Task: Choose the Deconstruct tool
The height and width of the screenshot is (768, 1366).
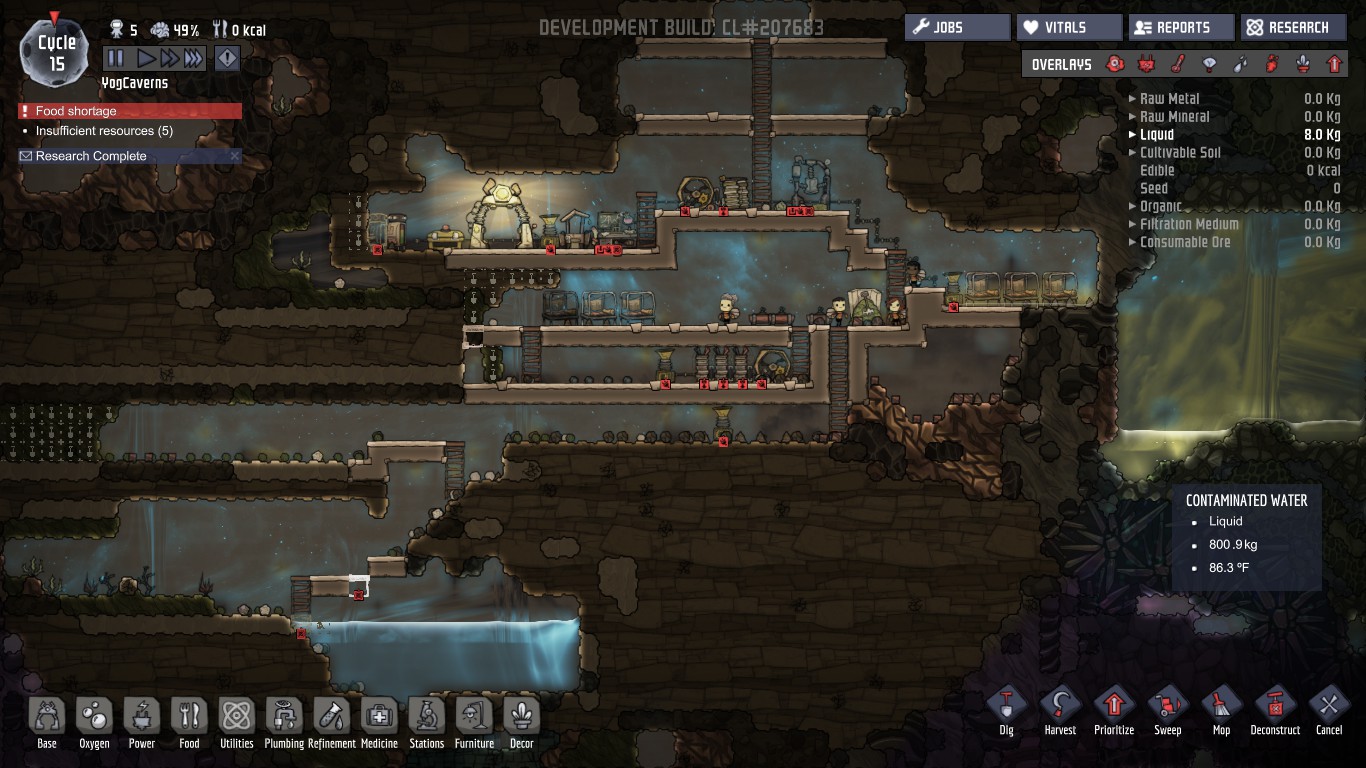Action: click(x=1275, y=706)
